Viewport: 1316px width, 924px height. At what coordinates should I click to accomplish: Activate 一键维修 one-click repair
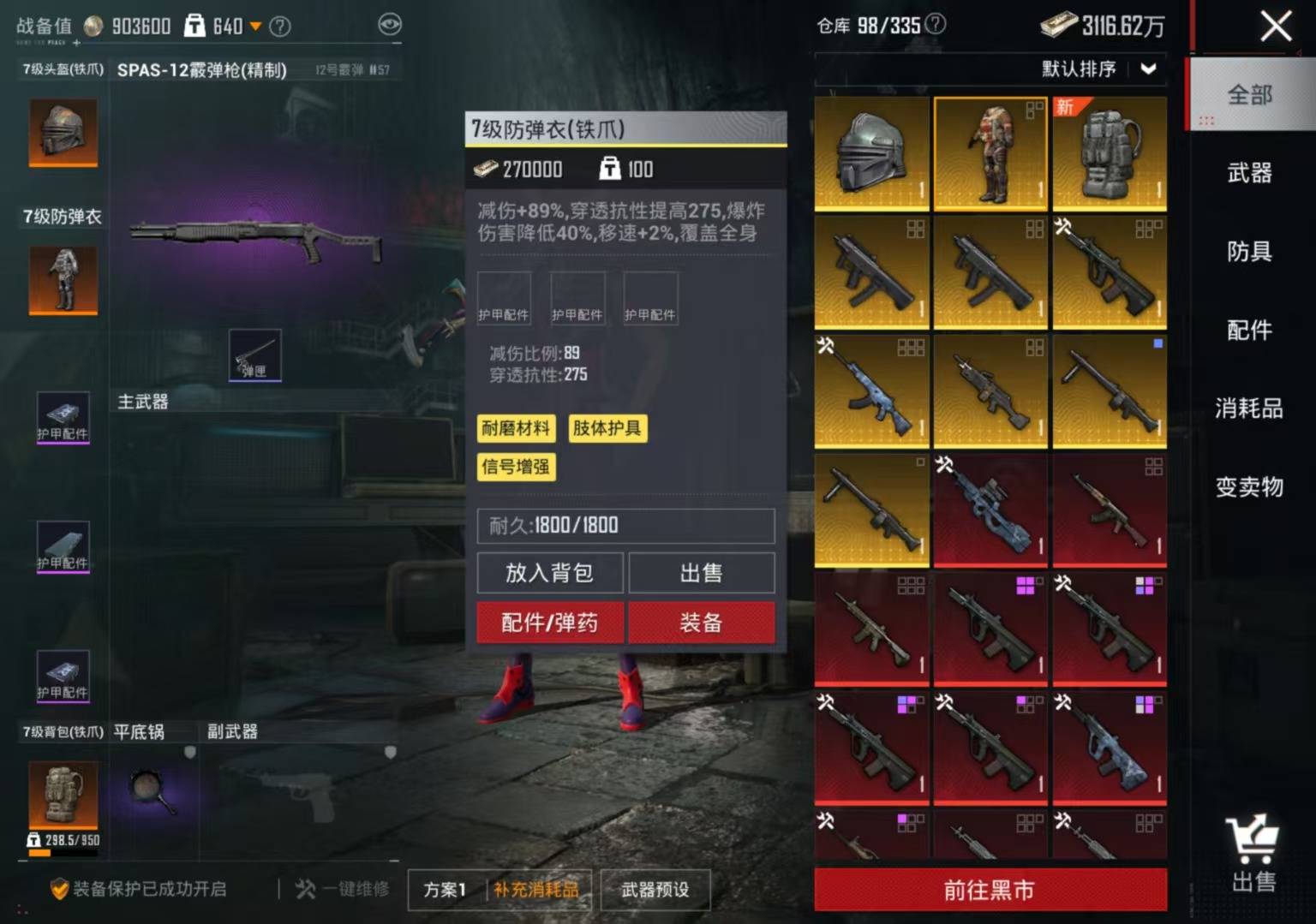tap(343, 890)
